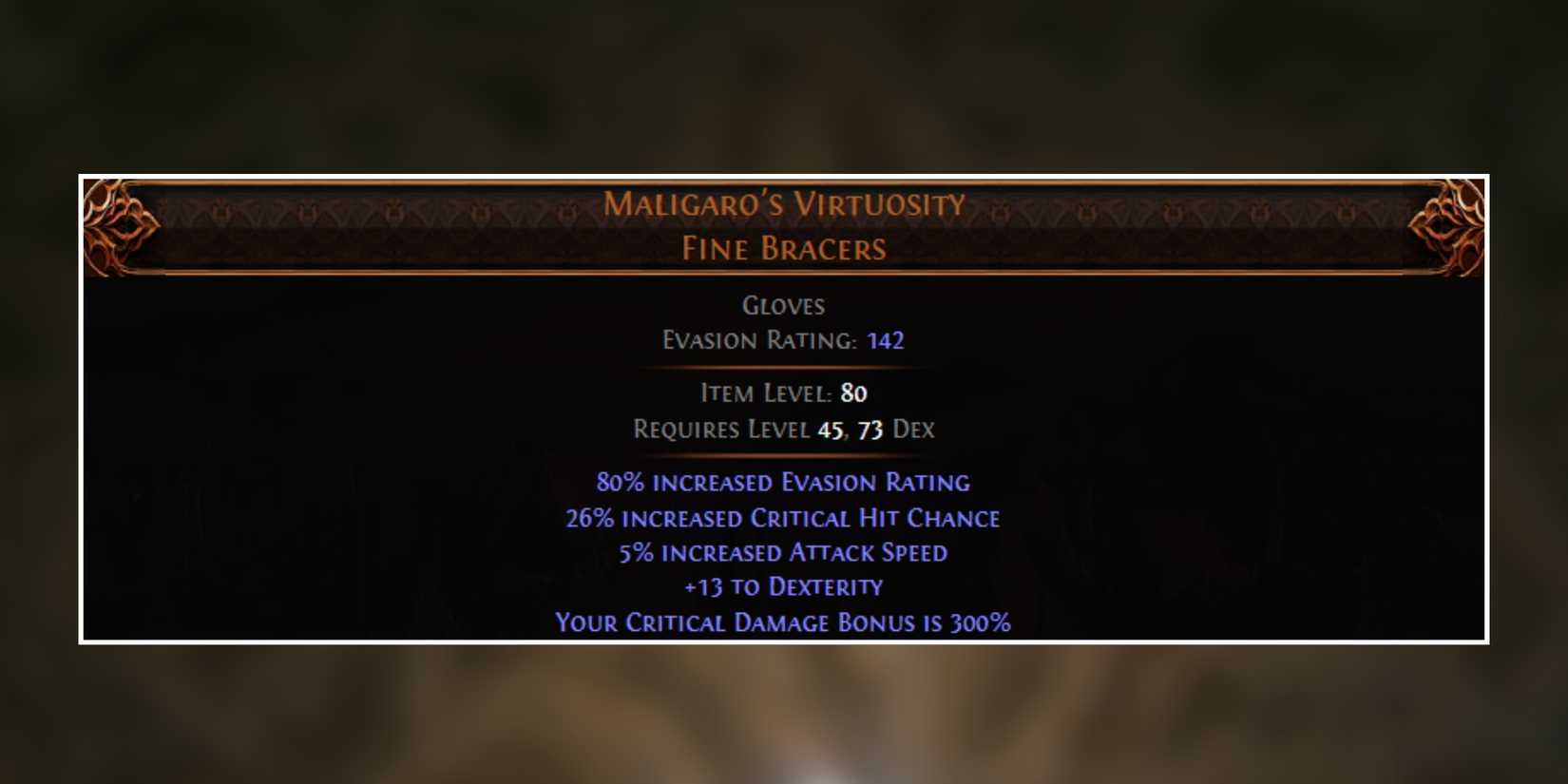Click the Maligaro's Virtuosity title
Image resolution: width=1568 pixels, height=784 pixels.
(784, 203)
